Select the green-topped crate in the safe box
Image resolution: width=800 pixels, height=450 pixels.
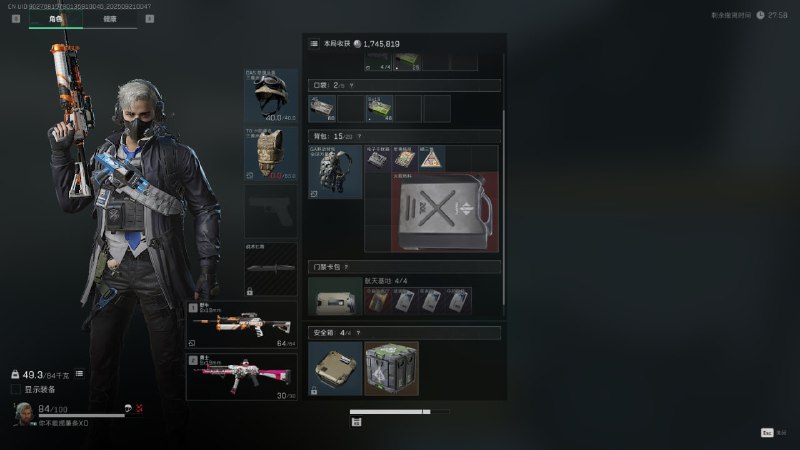(x=391, y=368)
